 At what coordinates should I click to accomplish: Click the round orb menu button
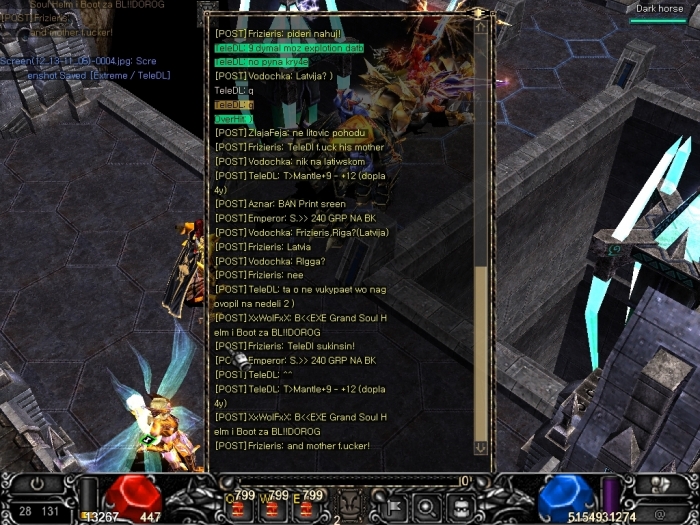[426, 505]
